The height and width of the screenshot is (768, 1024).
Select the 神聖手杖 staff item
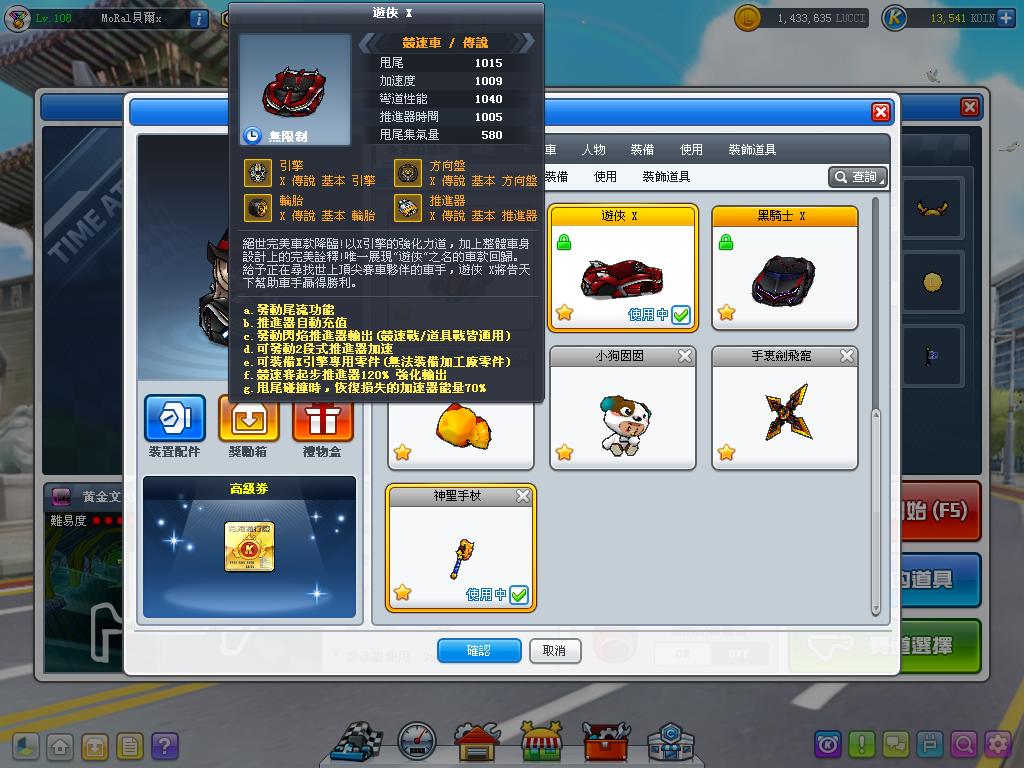pyautogui.click(x=461, y=548)
